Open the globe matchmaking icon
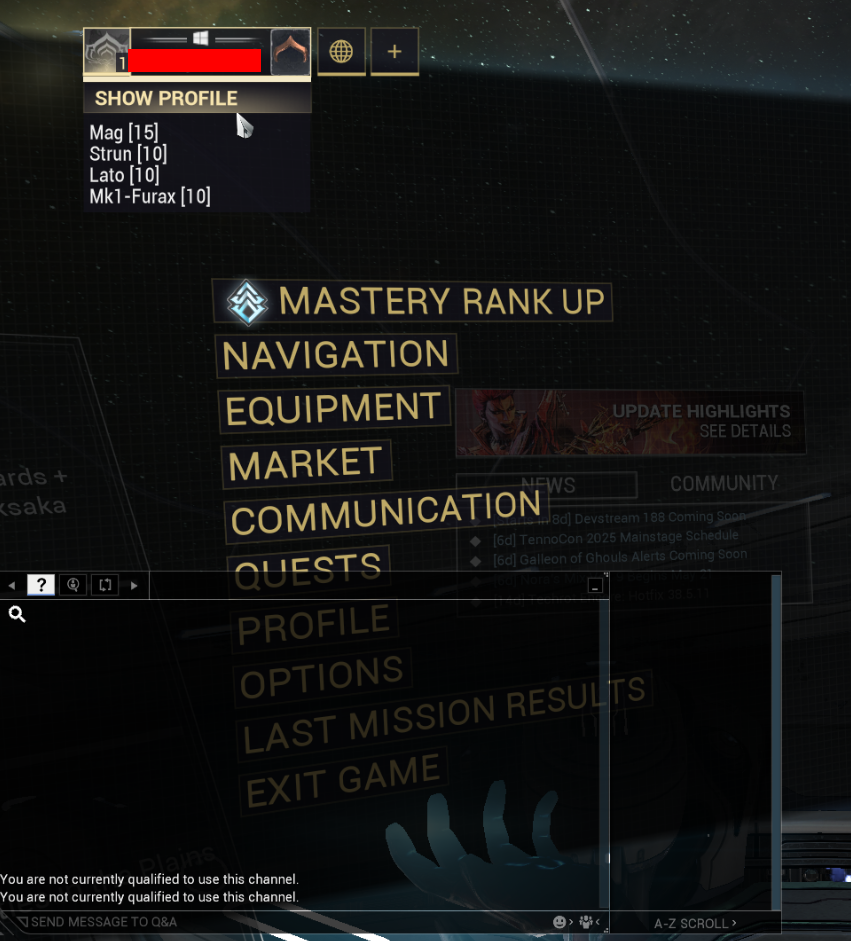The image size is (851, 941). [341, 51]
